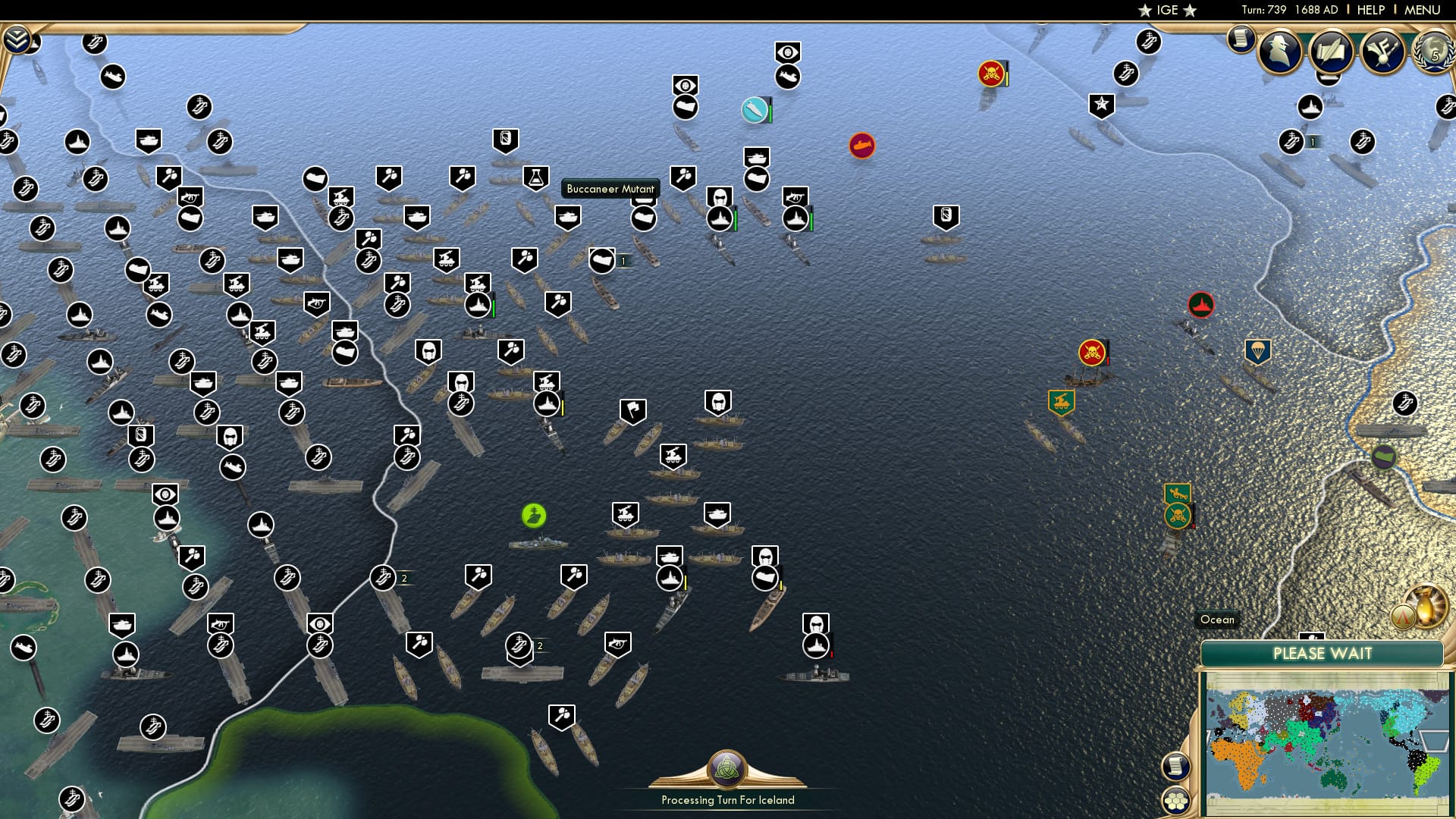
Task: Open the notification scroll at top right
Action: pyautogui.click(x=1241, y=38)
